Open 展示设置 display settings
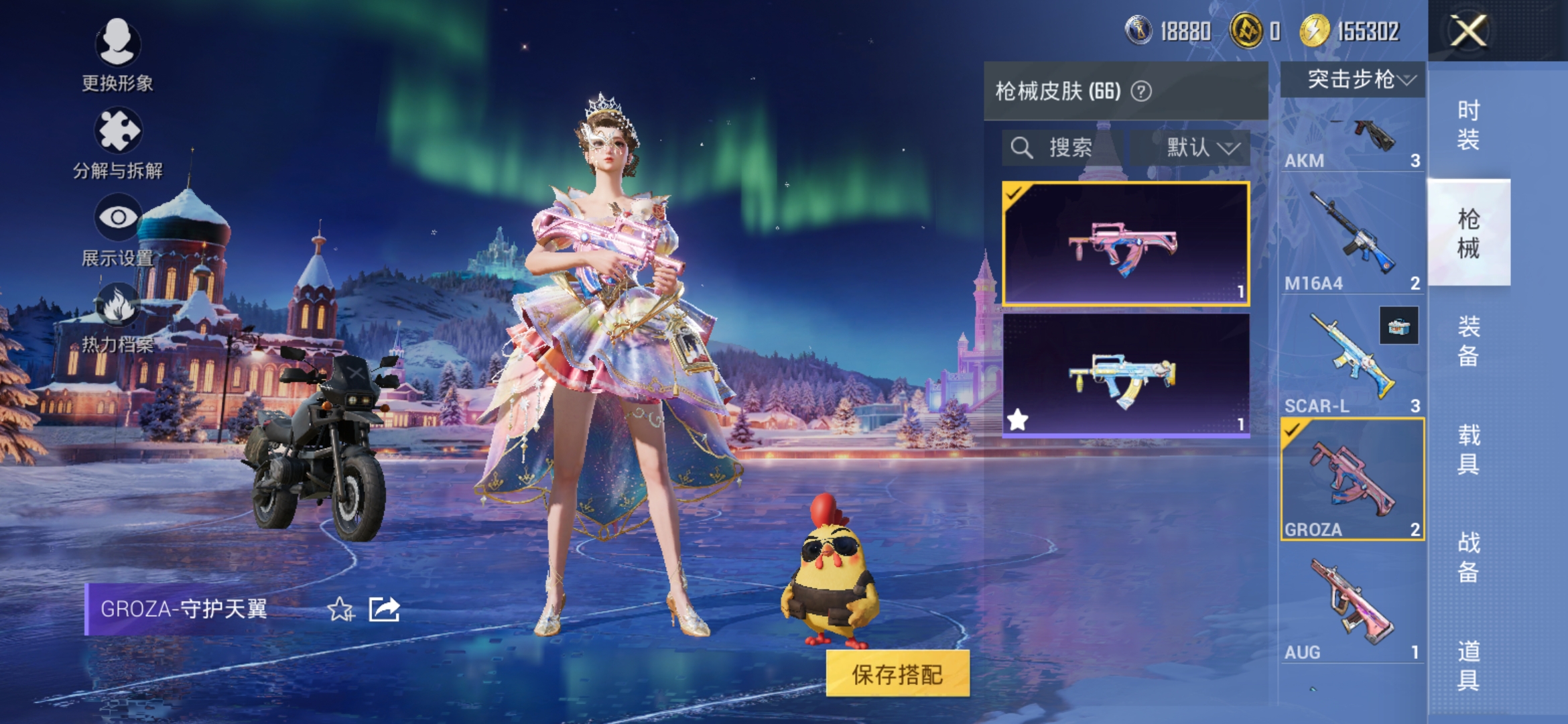Screen dimensions: 1568x724 118,236
